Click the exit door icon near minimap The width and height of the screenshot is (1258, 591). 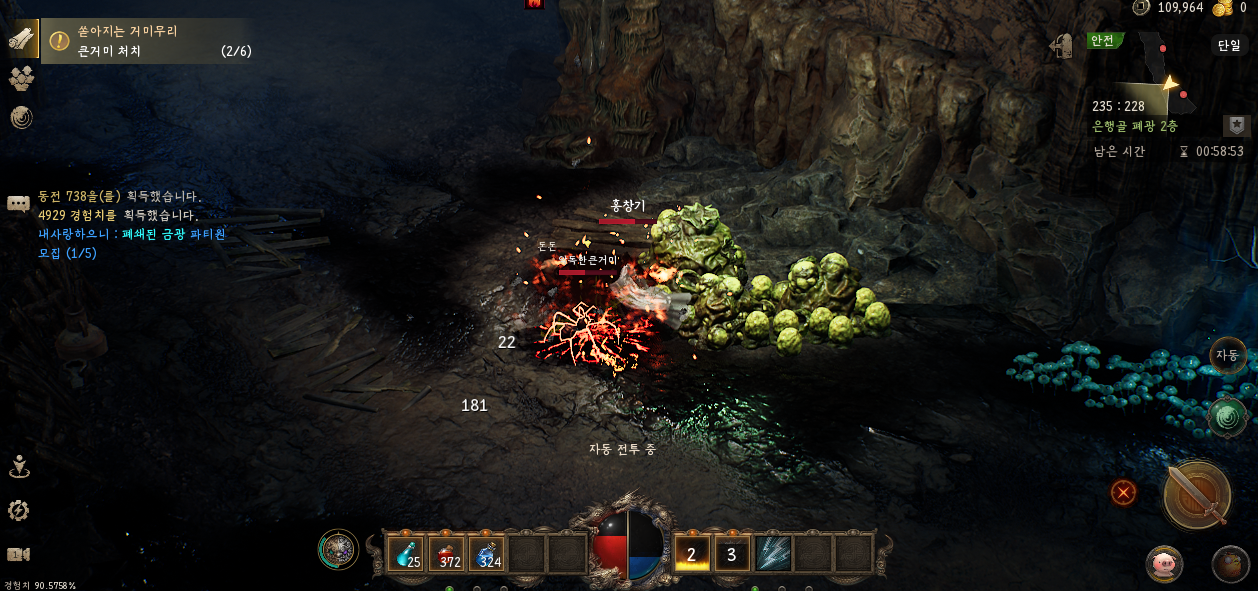[1061, 46]
